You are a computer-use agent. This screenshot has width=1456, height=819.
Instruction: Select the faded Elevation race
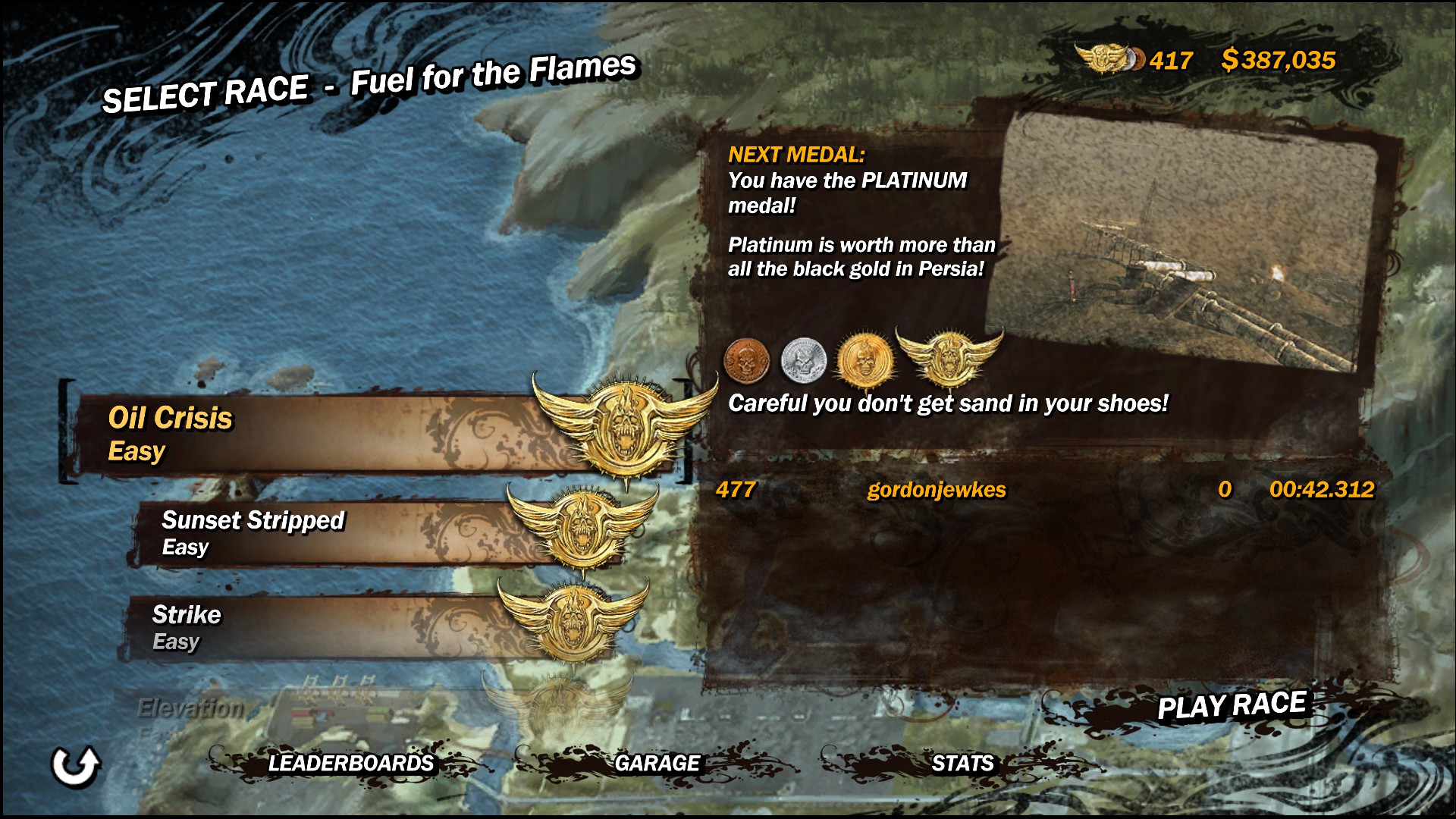(x=191, y=709)
